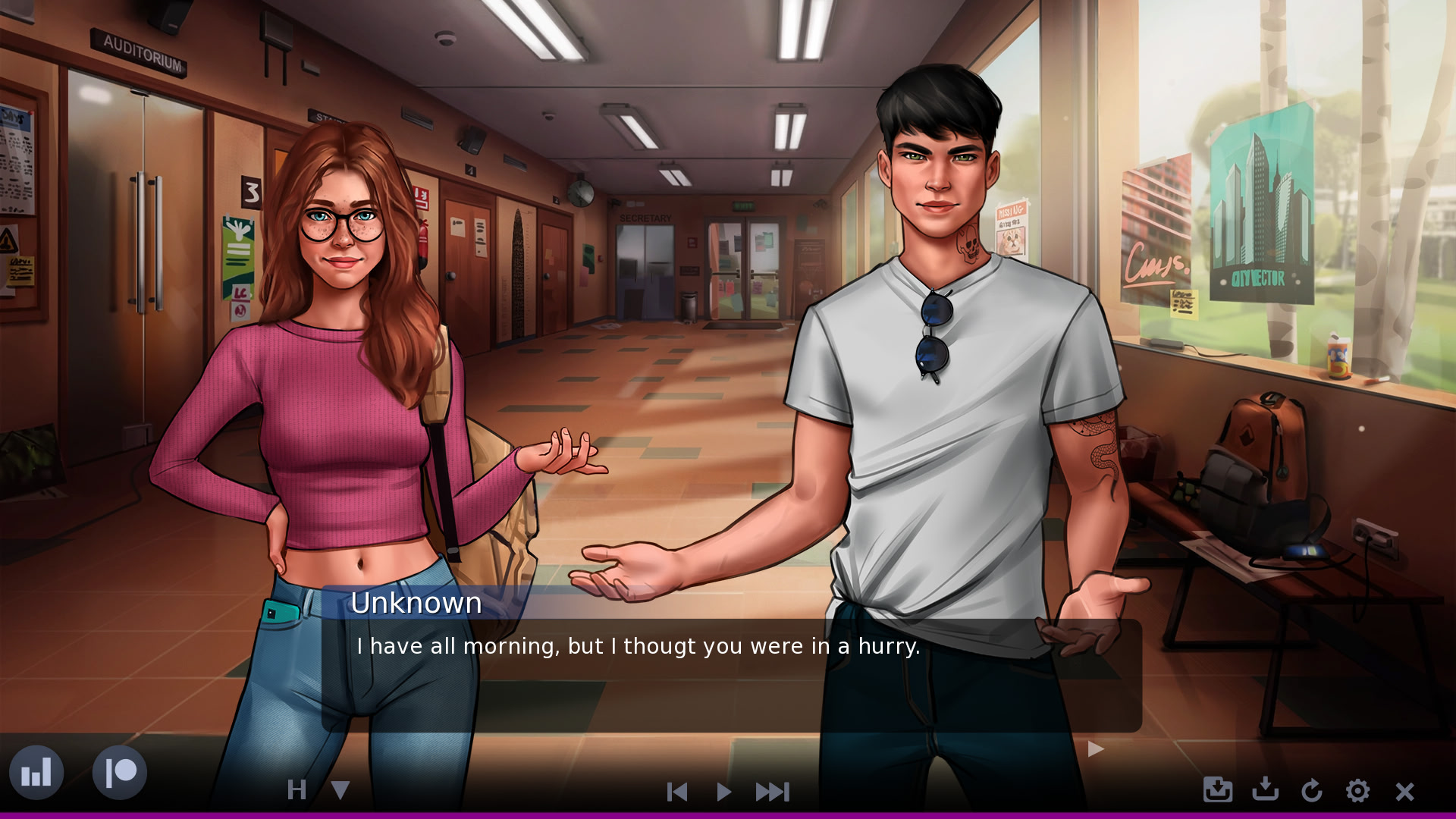Toggle dialogue history with the H button
1456x819 pixels.
[x=297, y=791]
